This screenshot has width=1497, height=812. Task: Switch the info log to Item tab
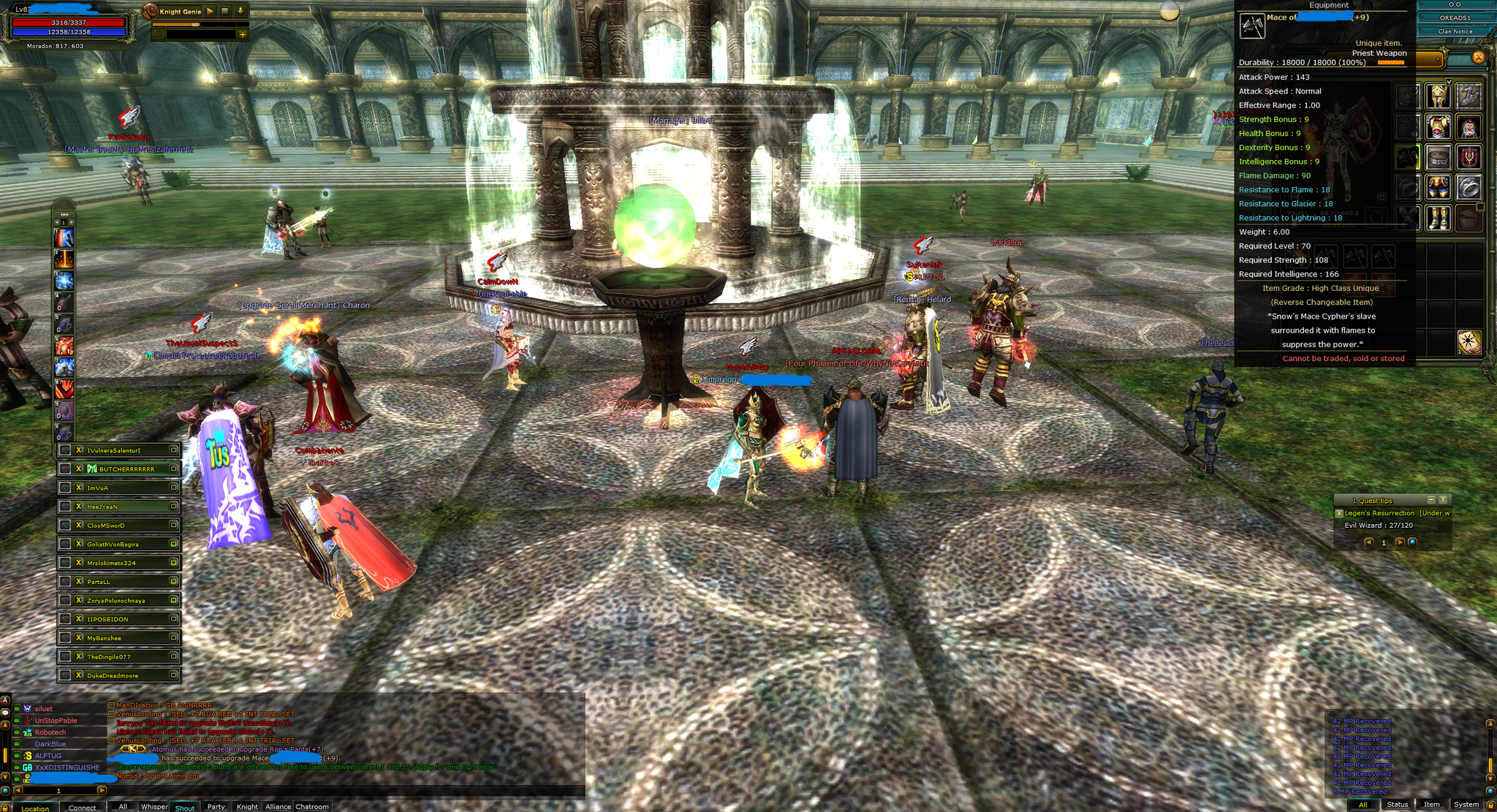point(1431,804)
